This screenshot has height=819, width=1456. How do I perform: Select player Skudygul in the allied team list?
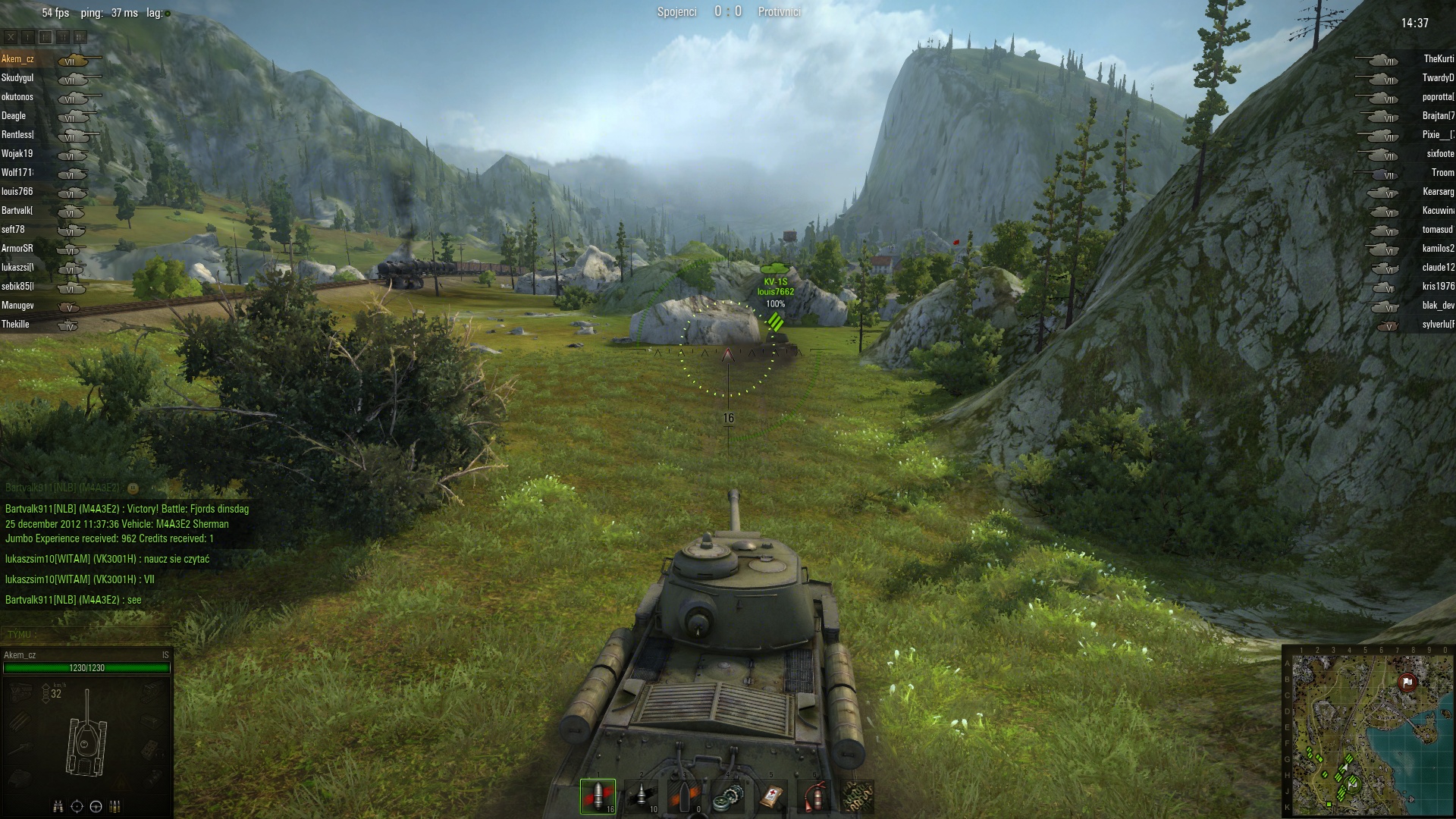17,78
